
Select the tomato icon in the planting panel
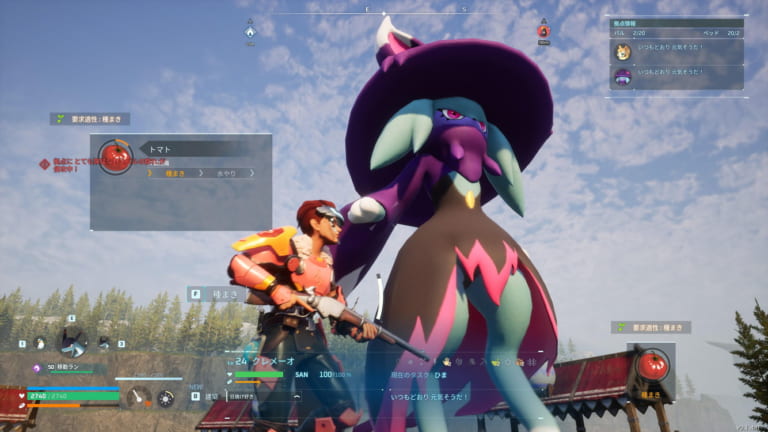coord(116,156)
